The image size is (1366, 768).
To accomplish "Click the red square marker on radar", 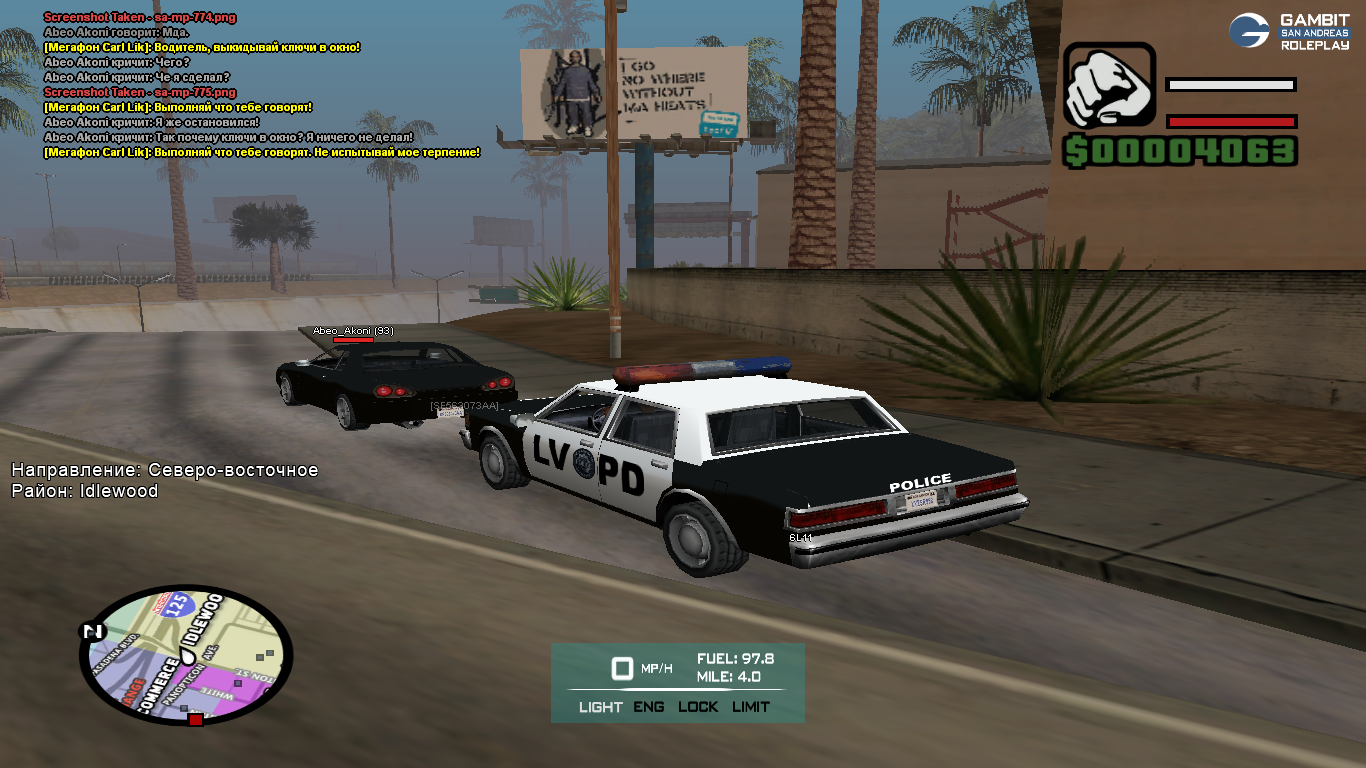I will pos(196,719).
